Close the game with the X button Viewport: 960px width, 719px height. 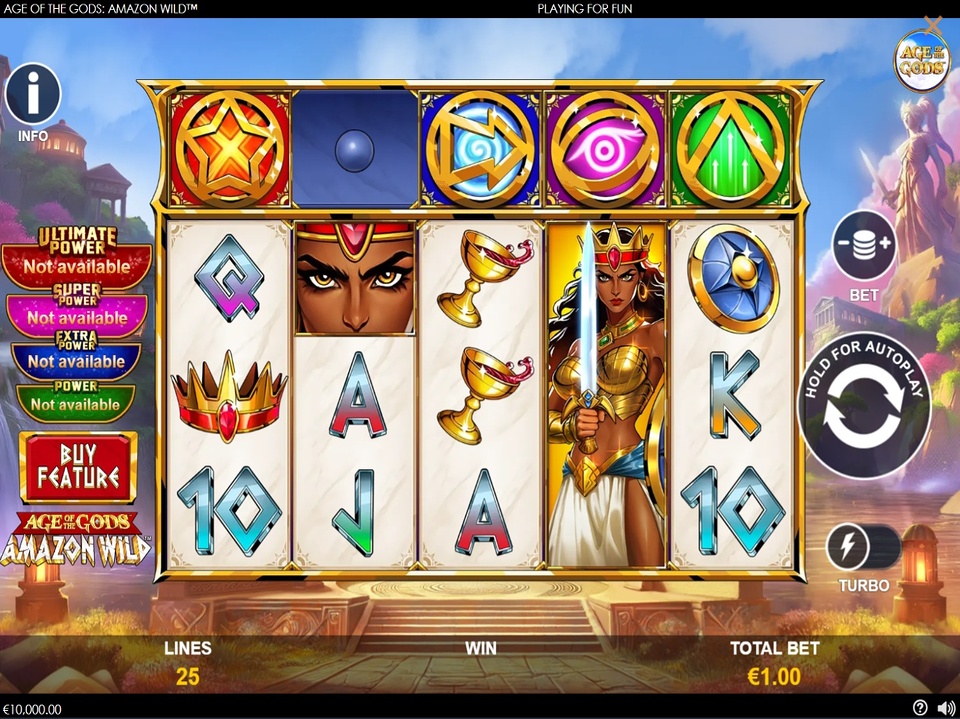933,23
